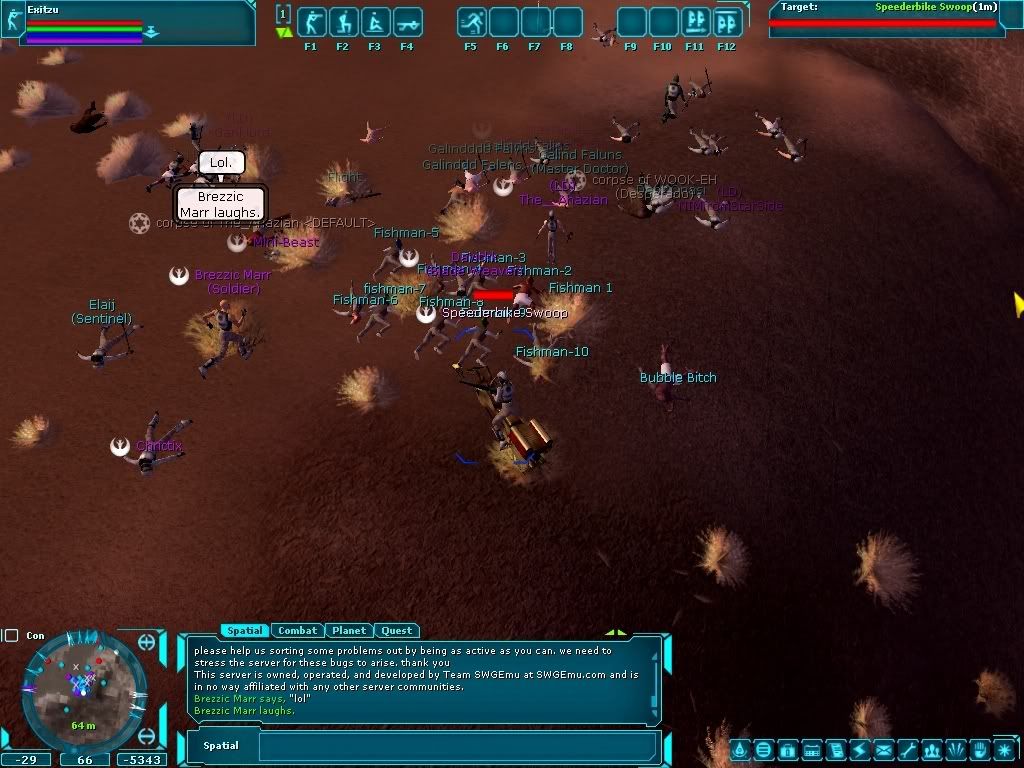Activate the F1 standing shooter stance
1024x768 pixels.
point(311,23)
